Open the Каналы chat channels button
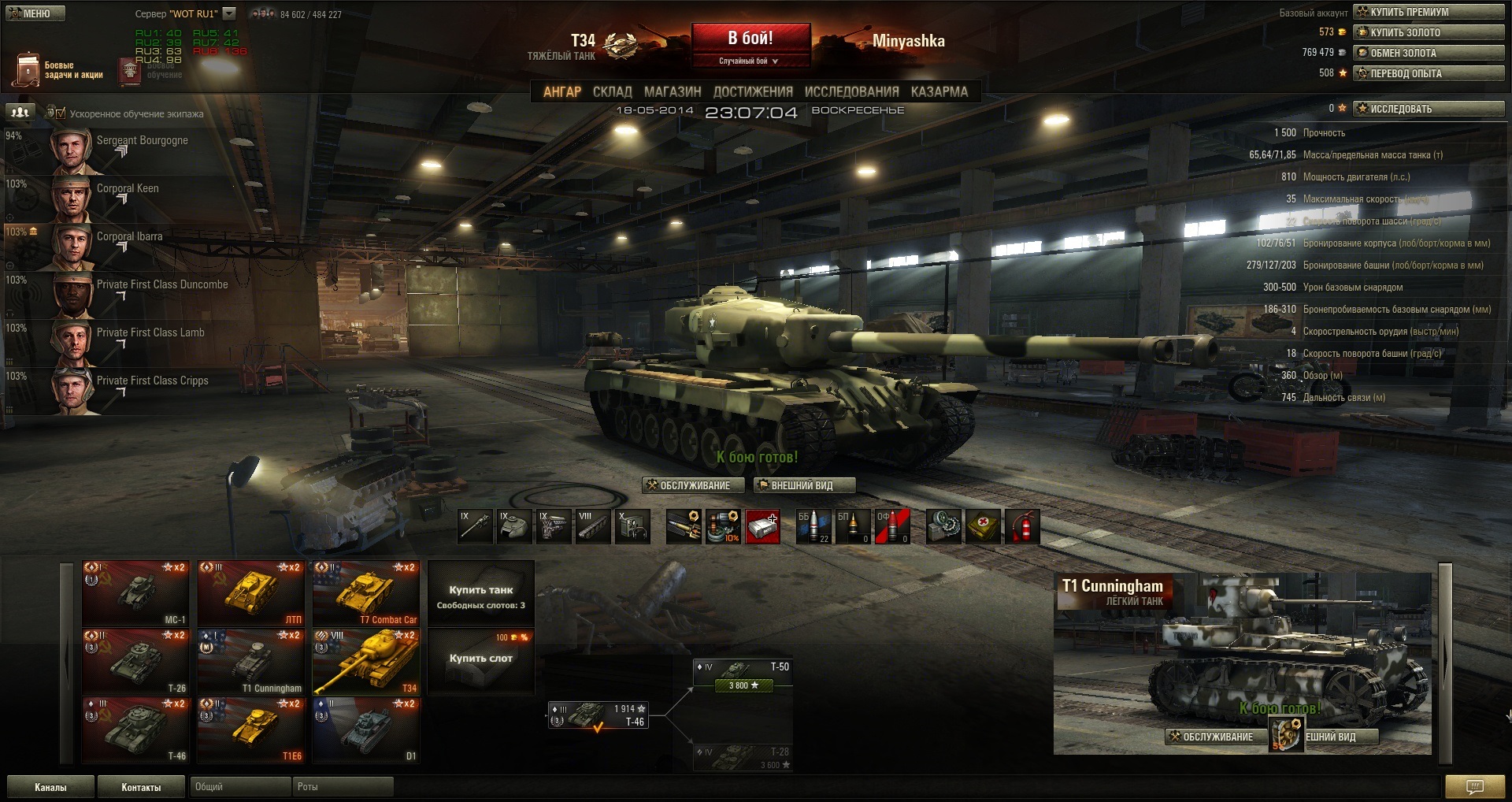 coord(50,787)
